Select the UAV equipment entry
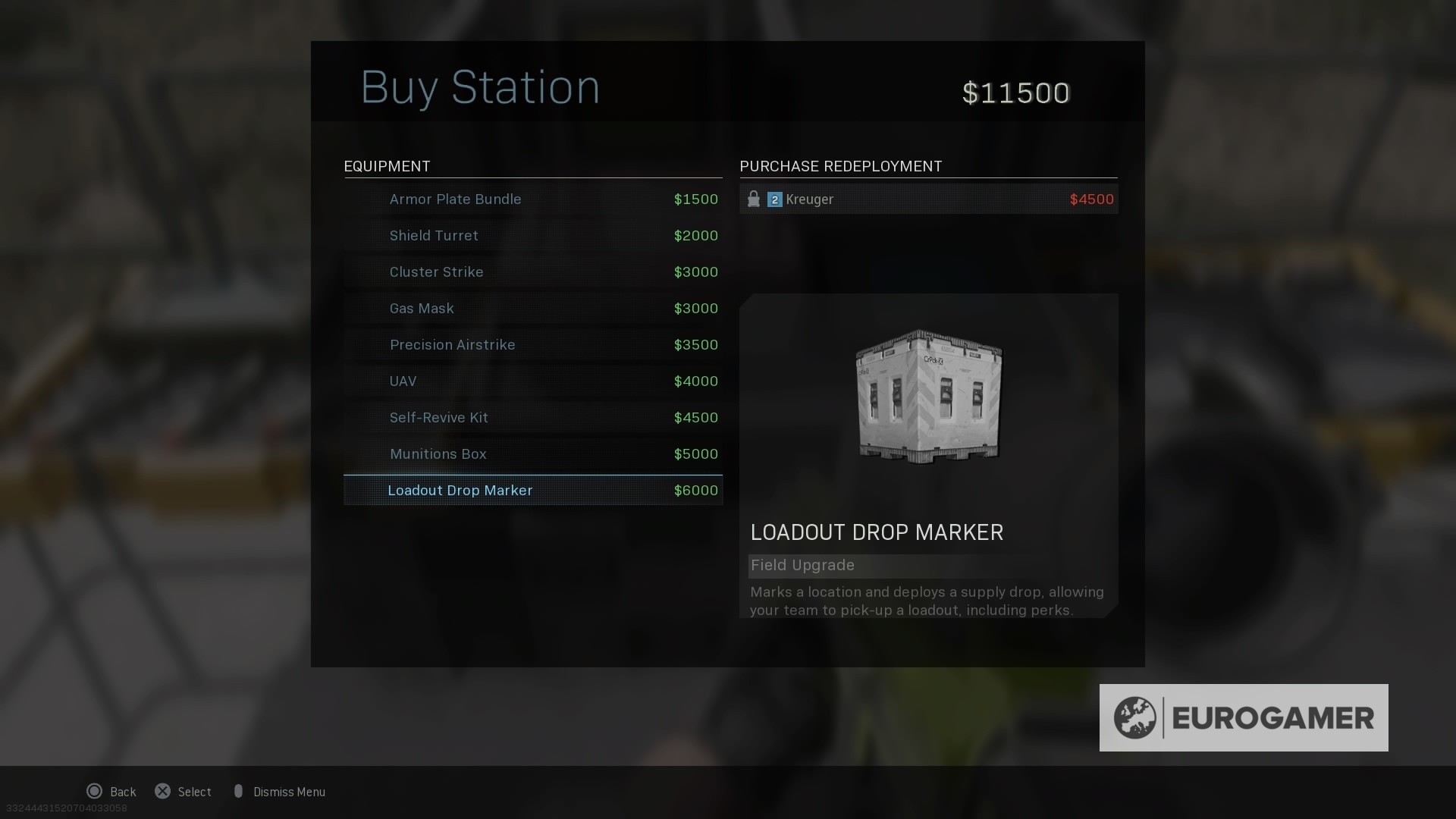This screenshot has height=819, width=1456. point(531,381)
